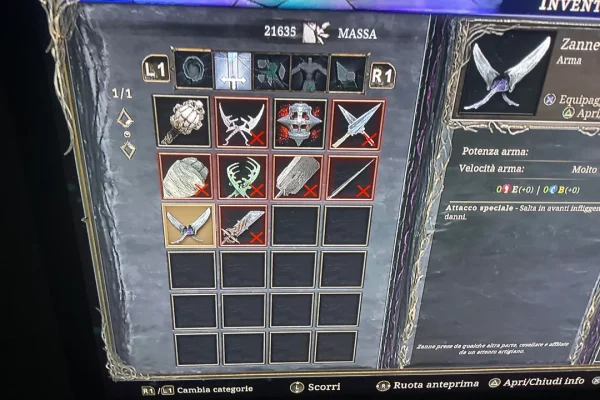
Task: Switch to the green fragments category tab
Action: pyautogui.click(x=271, y=71)
